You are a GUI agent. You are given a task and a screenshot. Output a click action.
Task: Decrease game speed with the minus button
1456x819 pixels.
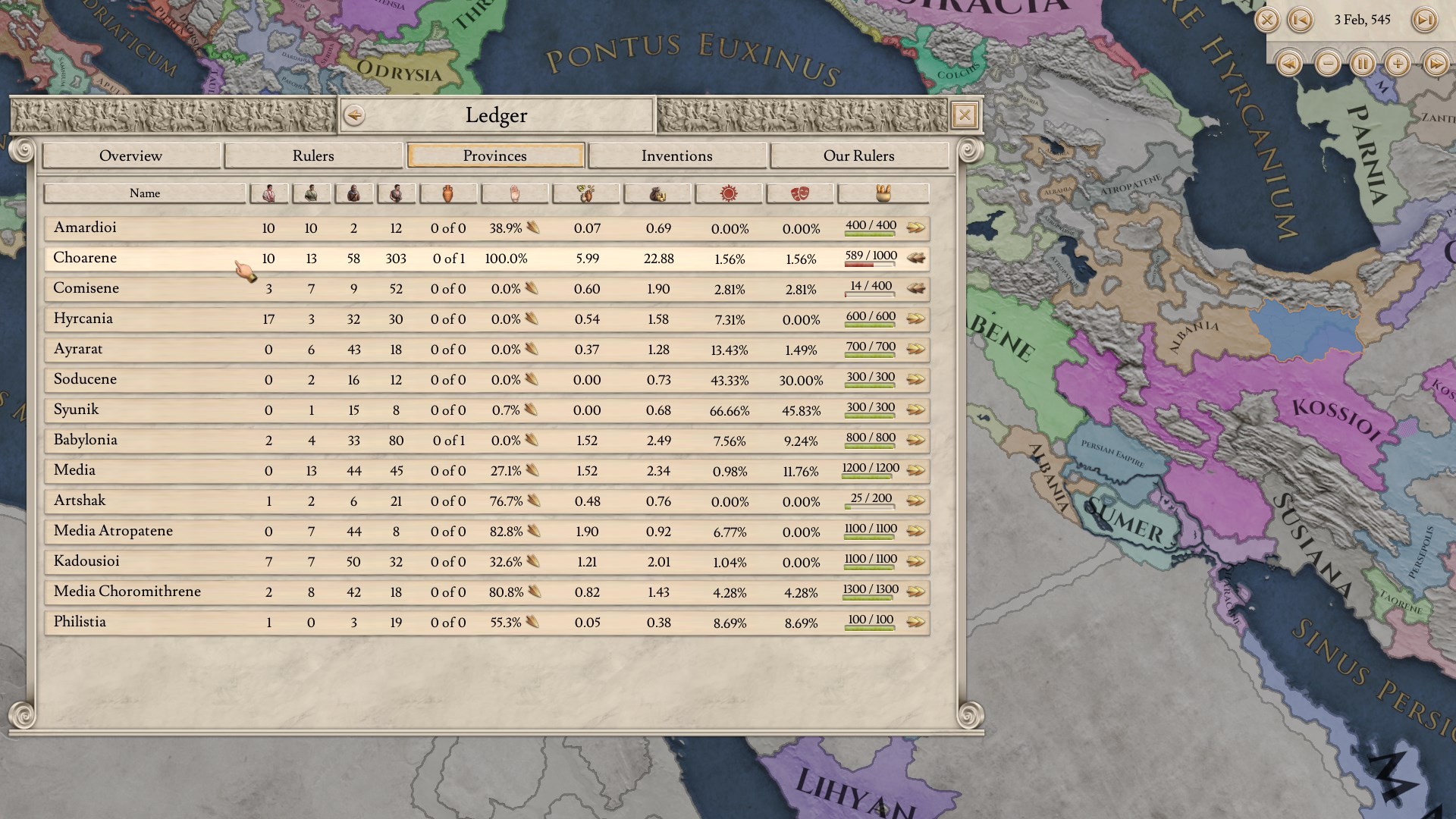tap(1328, 64)
